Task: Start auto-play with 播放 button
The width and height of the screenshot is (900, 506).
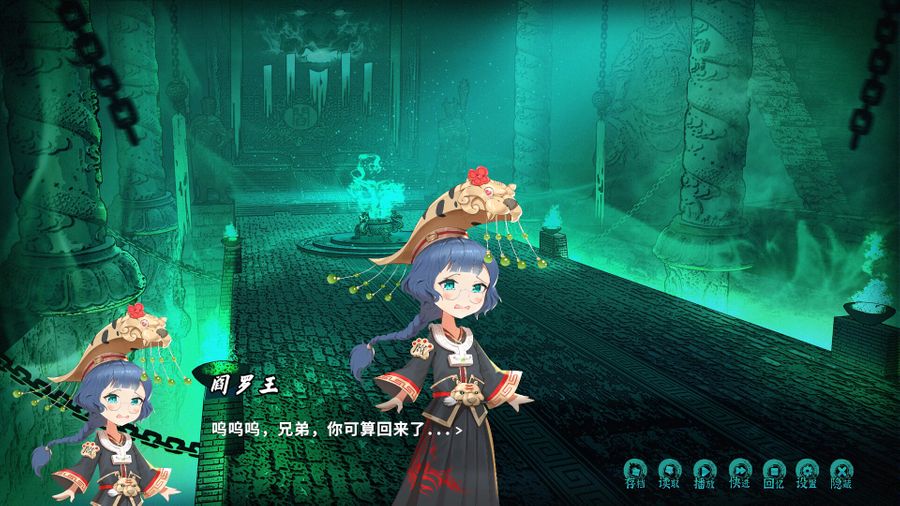Action: coord(704,472)
